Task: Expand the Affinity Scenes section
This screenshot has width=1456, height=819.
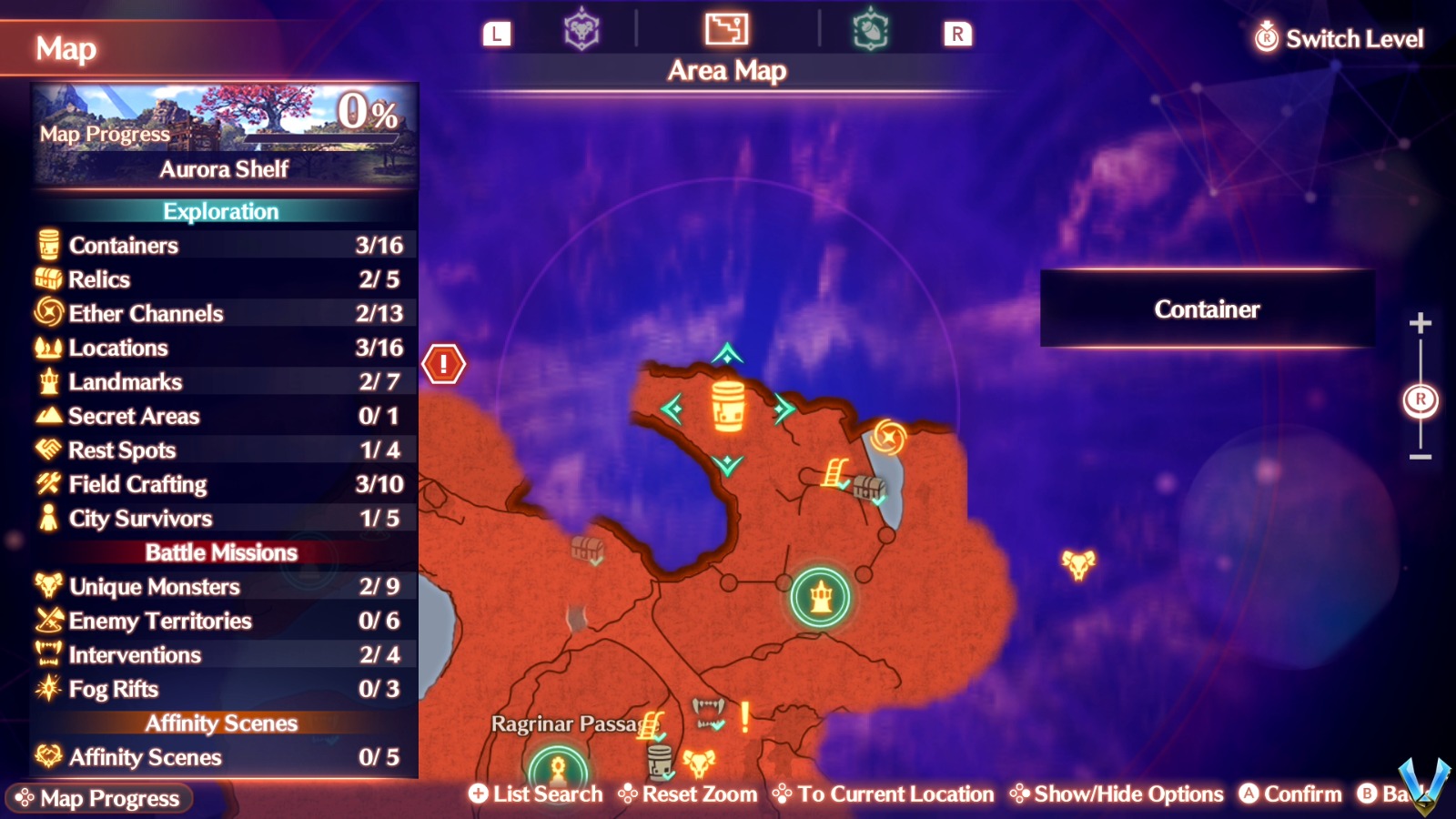Action: pos(221,723)
